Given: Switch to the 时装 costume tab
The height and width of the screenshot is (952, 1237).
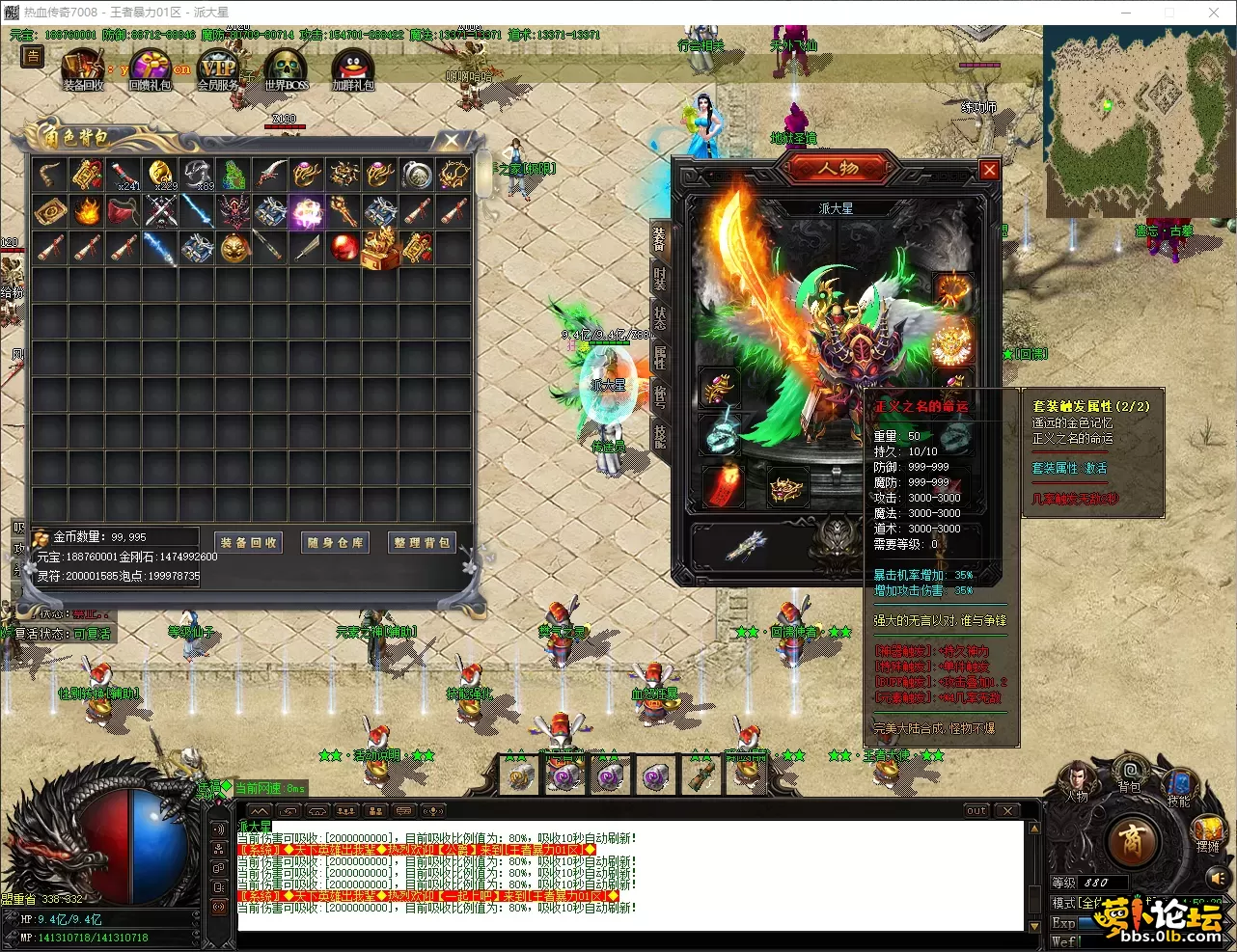Looking at the screenshot, I should tap(660, 278).
